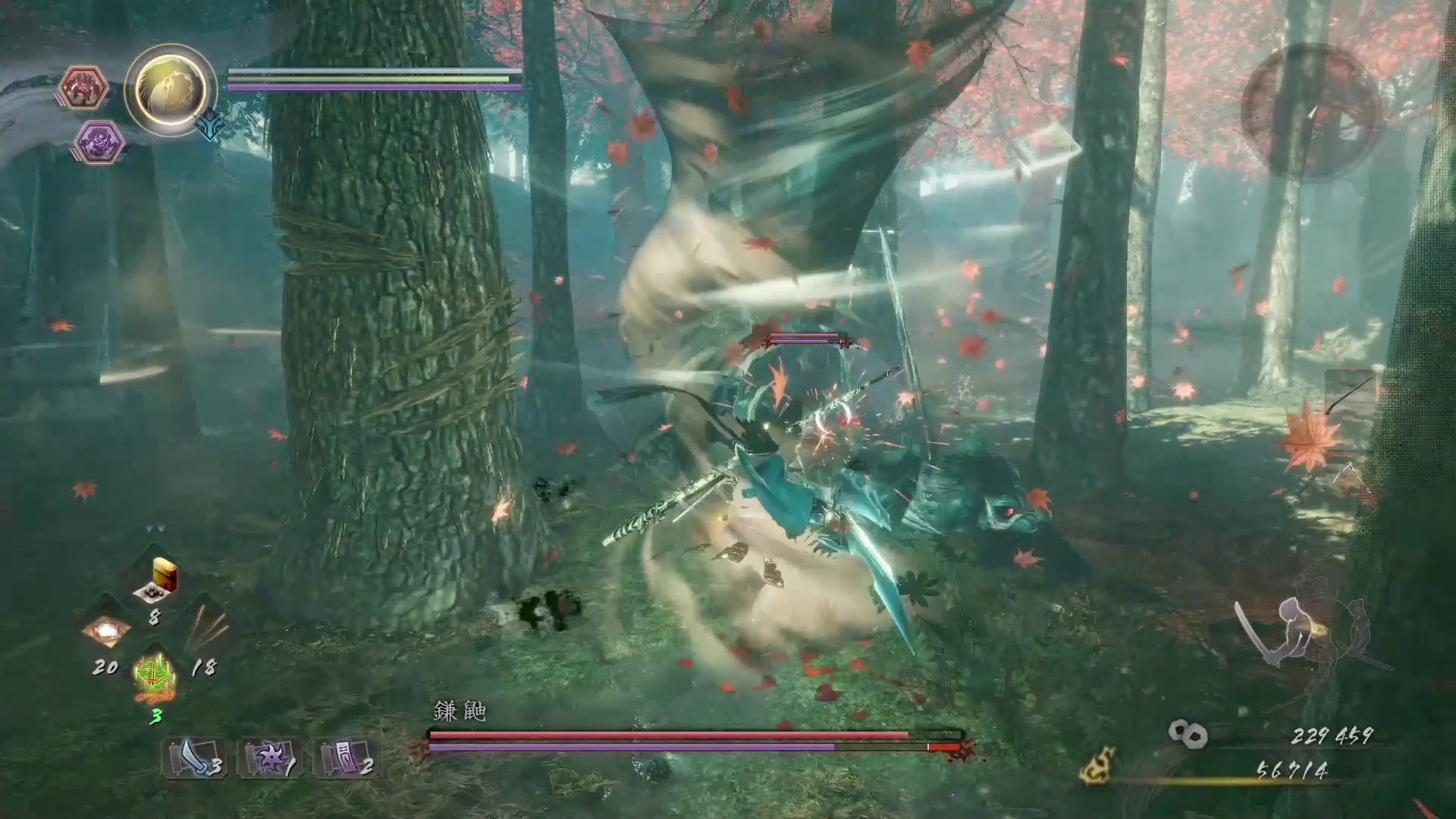Click the circular compass radar
Image resolution: width=1456 pixels, height=819 pixels.
pyautogui.click(x=1310, y=111)
